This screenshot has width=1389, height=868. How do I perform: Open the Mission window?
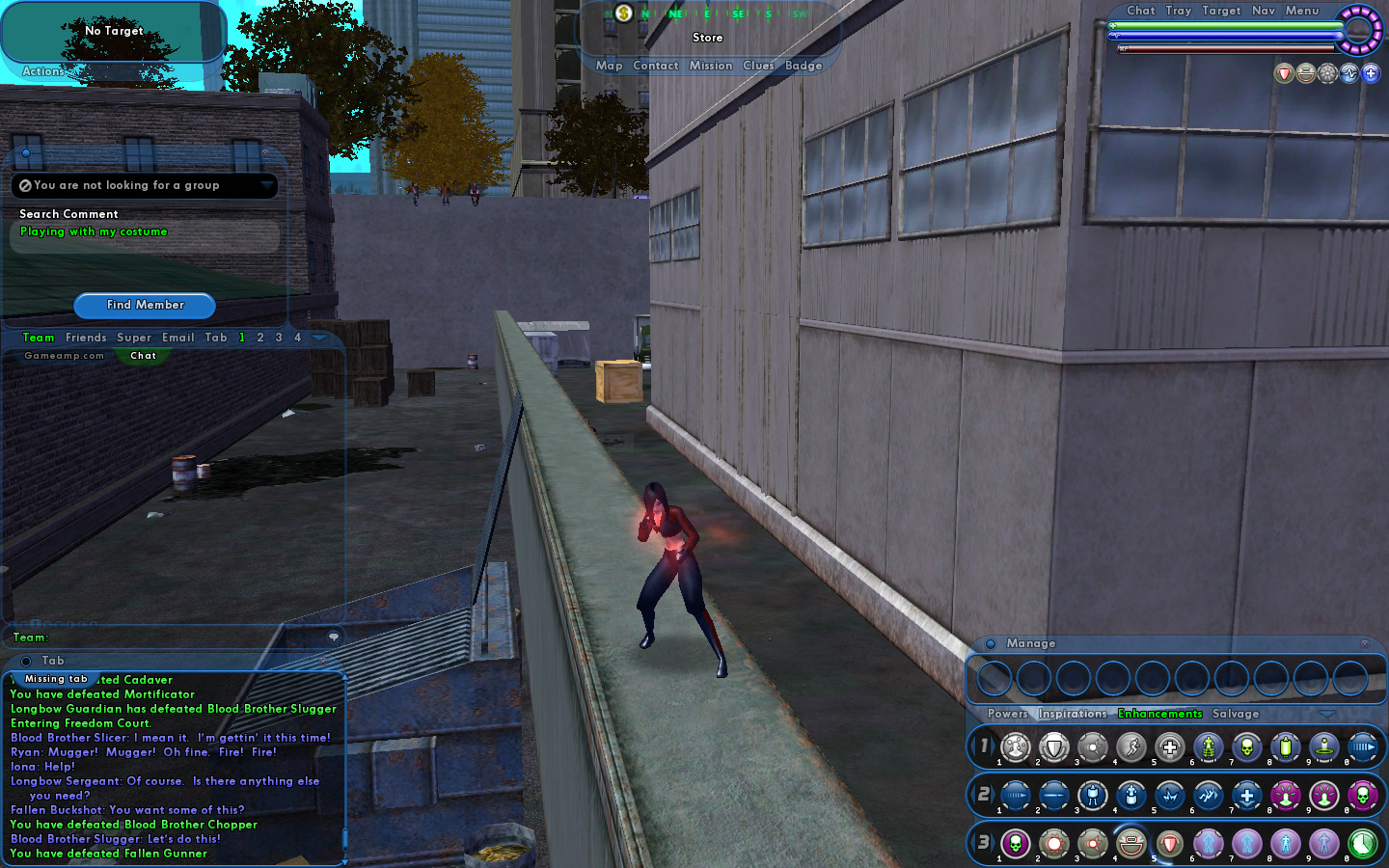(711, 66)
